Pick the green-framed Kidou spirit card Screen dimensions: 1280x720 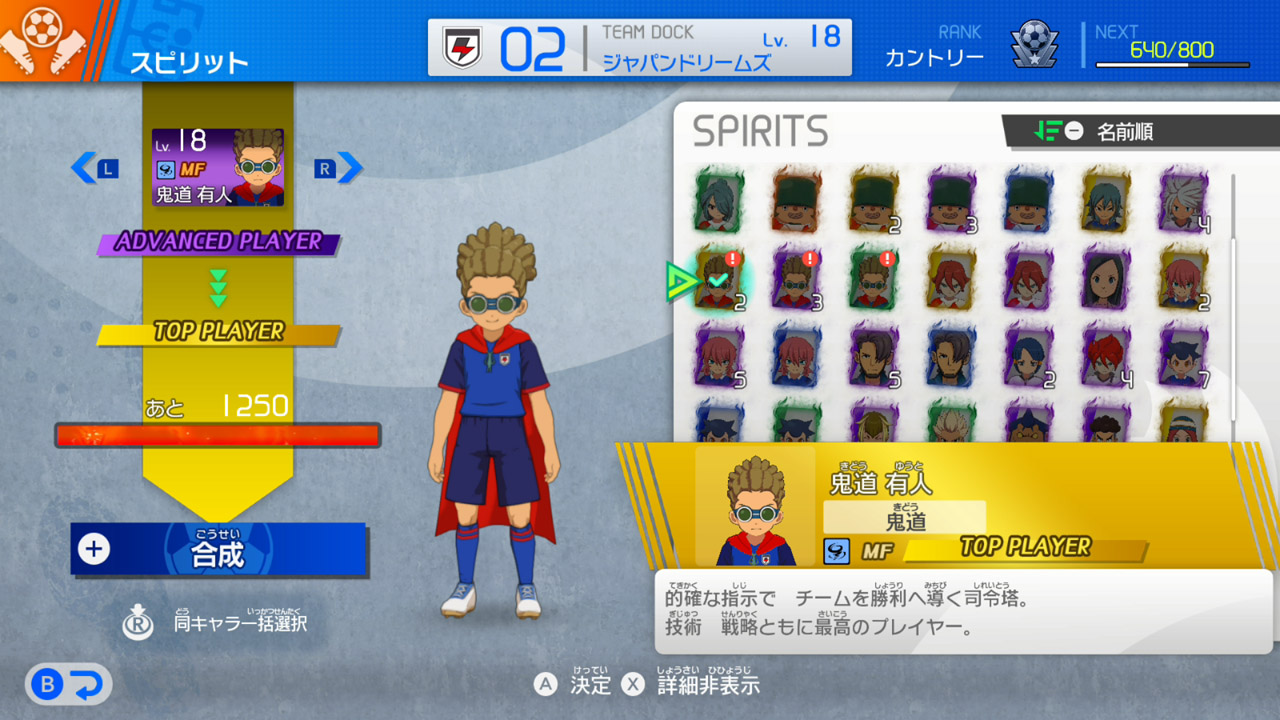[x=874, y=279]
